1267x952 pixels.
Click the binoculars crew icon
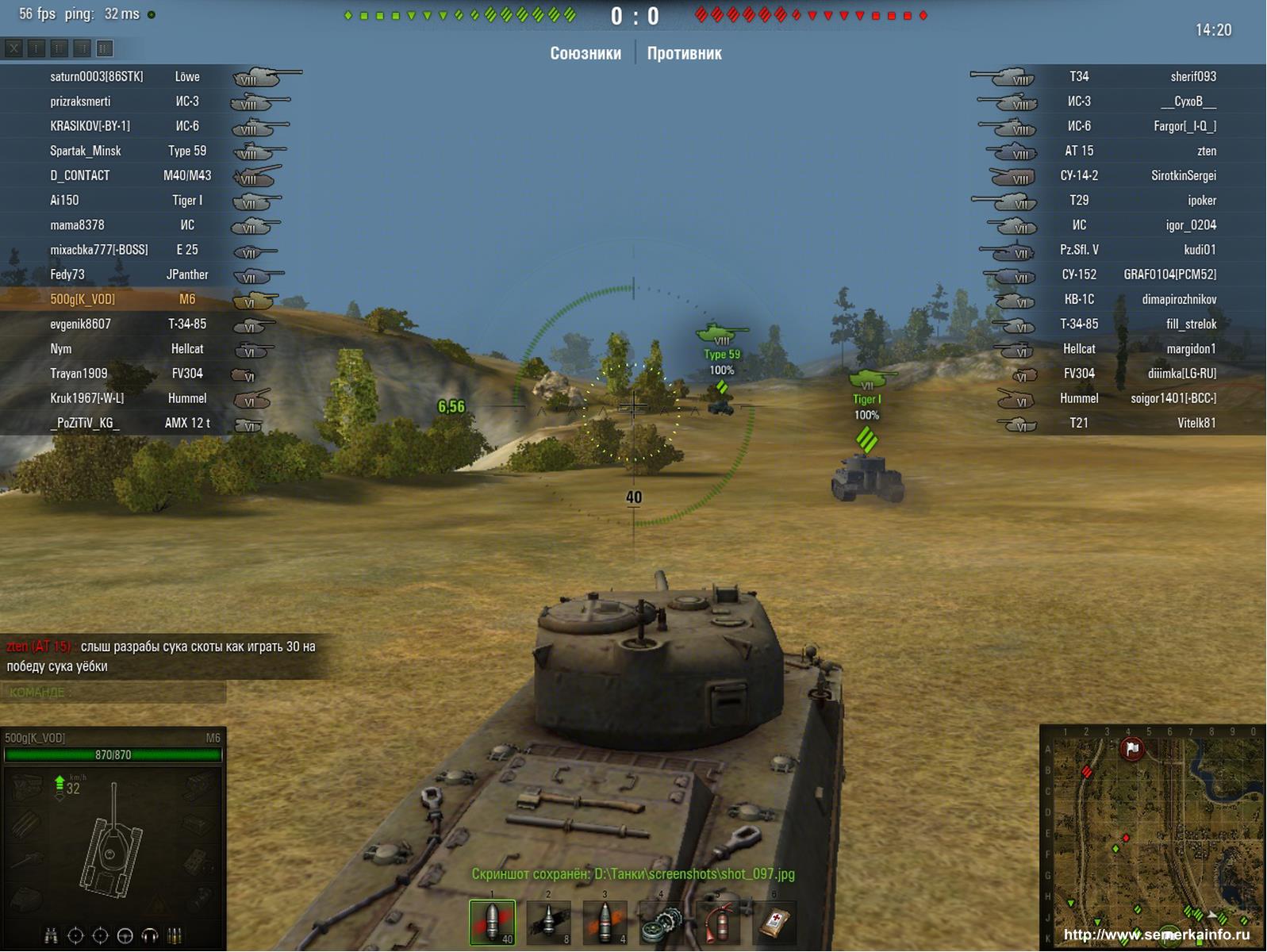51,936
